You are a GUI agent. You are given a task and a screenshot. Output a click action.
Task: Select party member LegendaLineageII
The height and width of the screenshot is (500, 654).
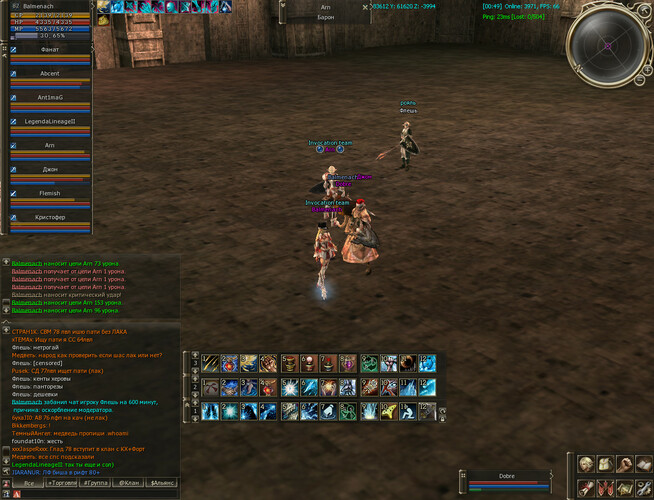[50, 121]
